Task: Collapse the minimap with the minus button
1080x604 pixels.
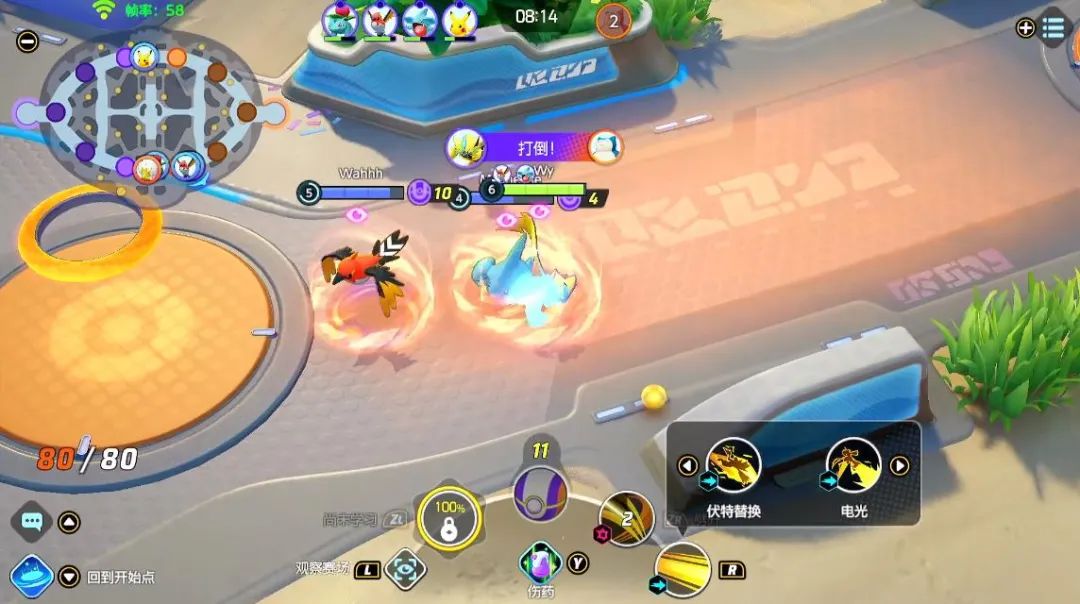Action: pyautogui.click(x=27, y=41)
